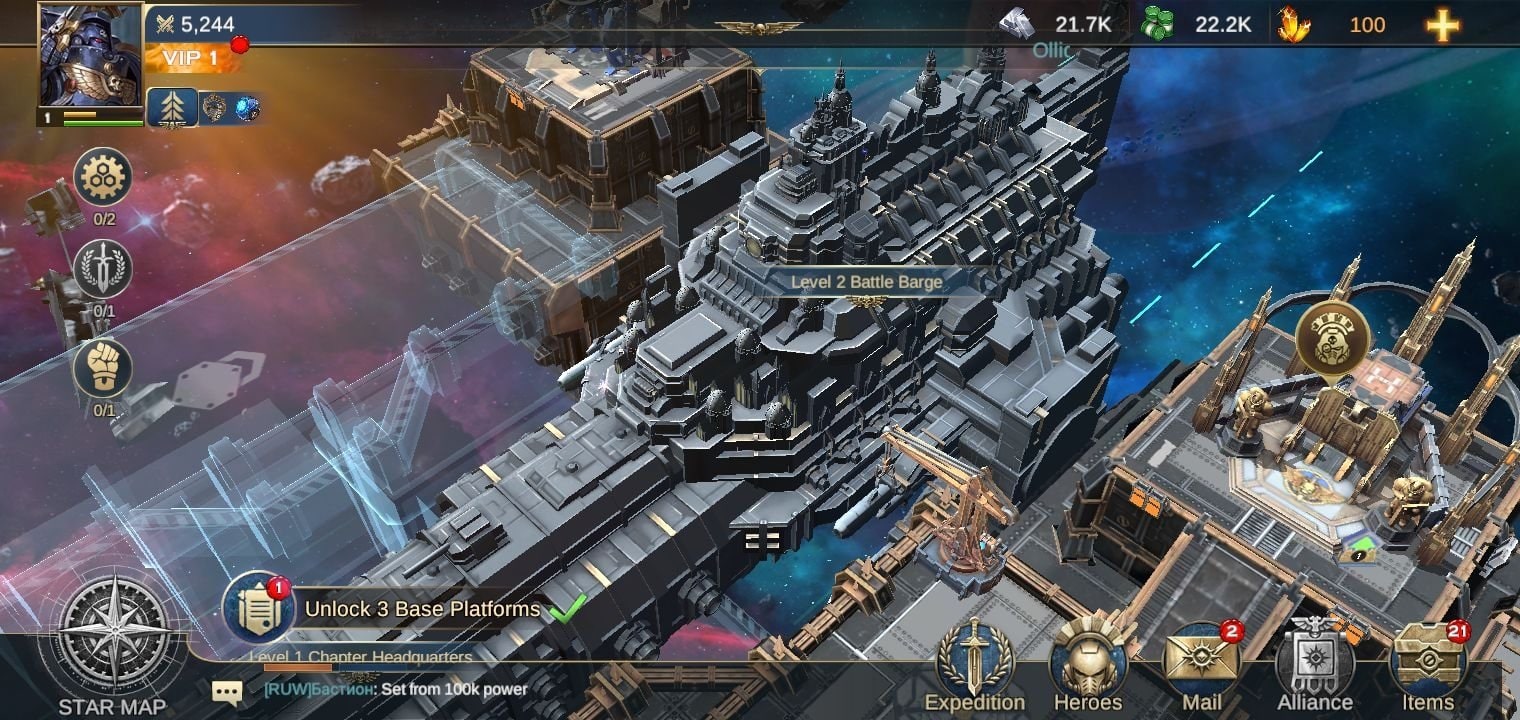Select the tree buff icon under VIP
1520x720 pixels.
pos(171,108)
